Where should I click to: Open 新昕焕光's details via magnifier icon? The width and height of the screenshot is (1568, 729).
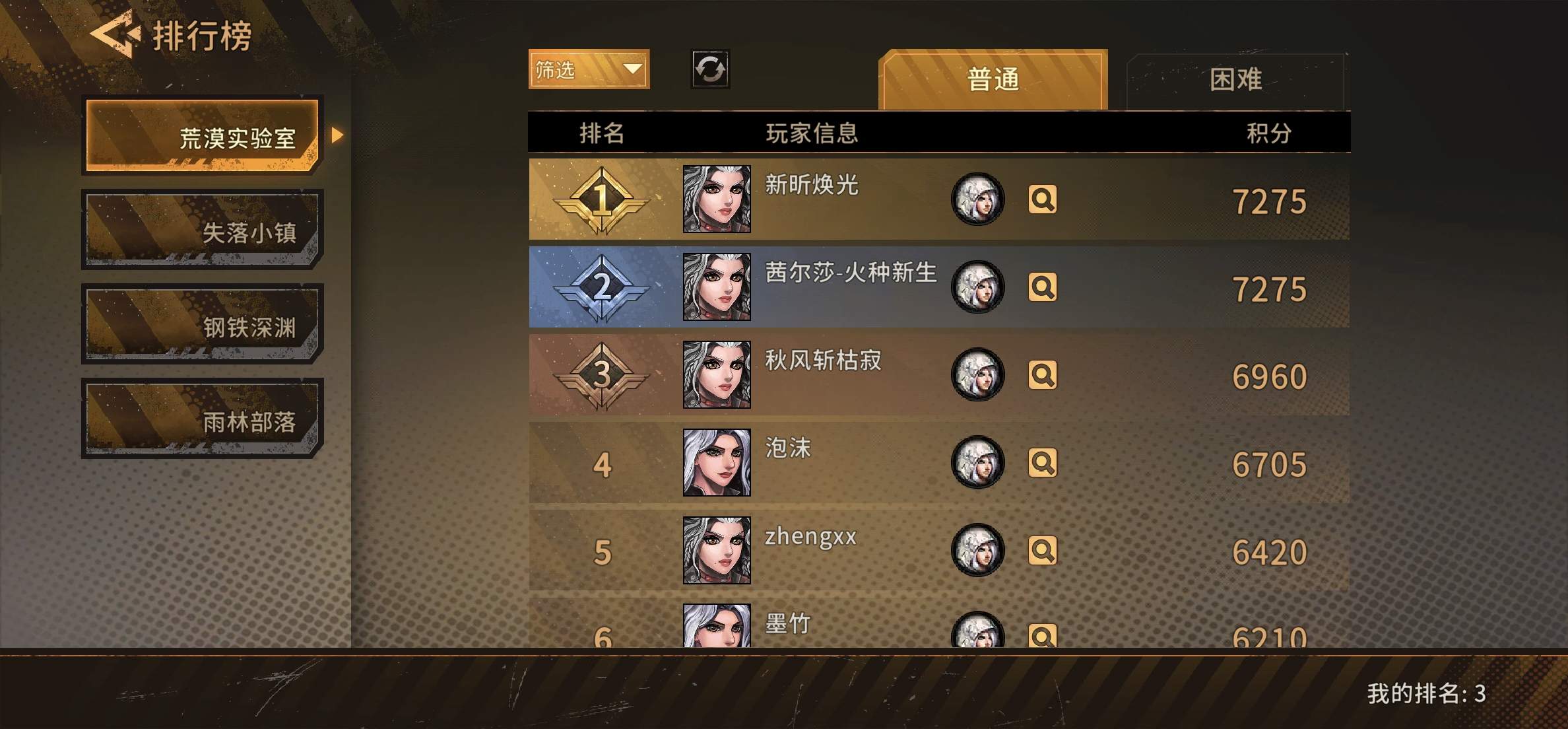click(1043, 199)
